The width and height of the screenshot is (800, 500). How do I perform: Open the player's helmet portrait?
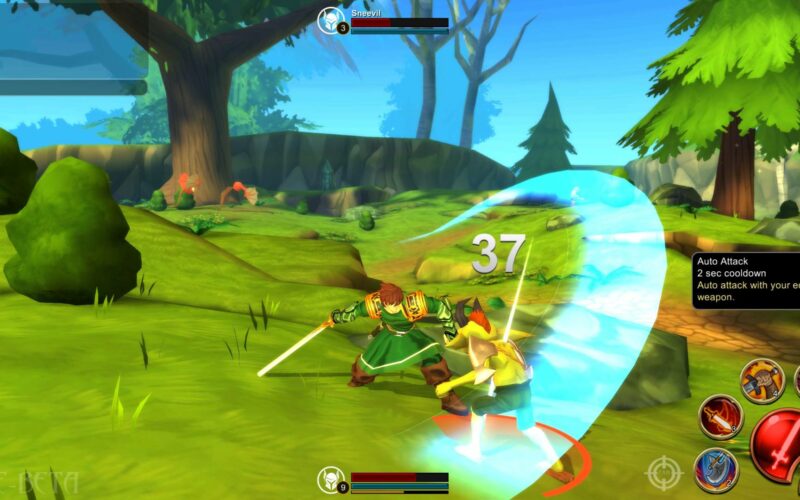point(331,479)
